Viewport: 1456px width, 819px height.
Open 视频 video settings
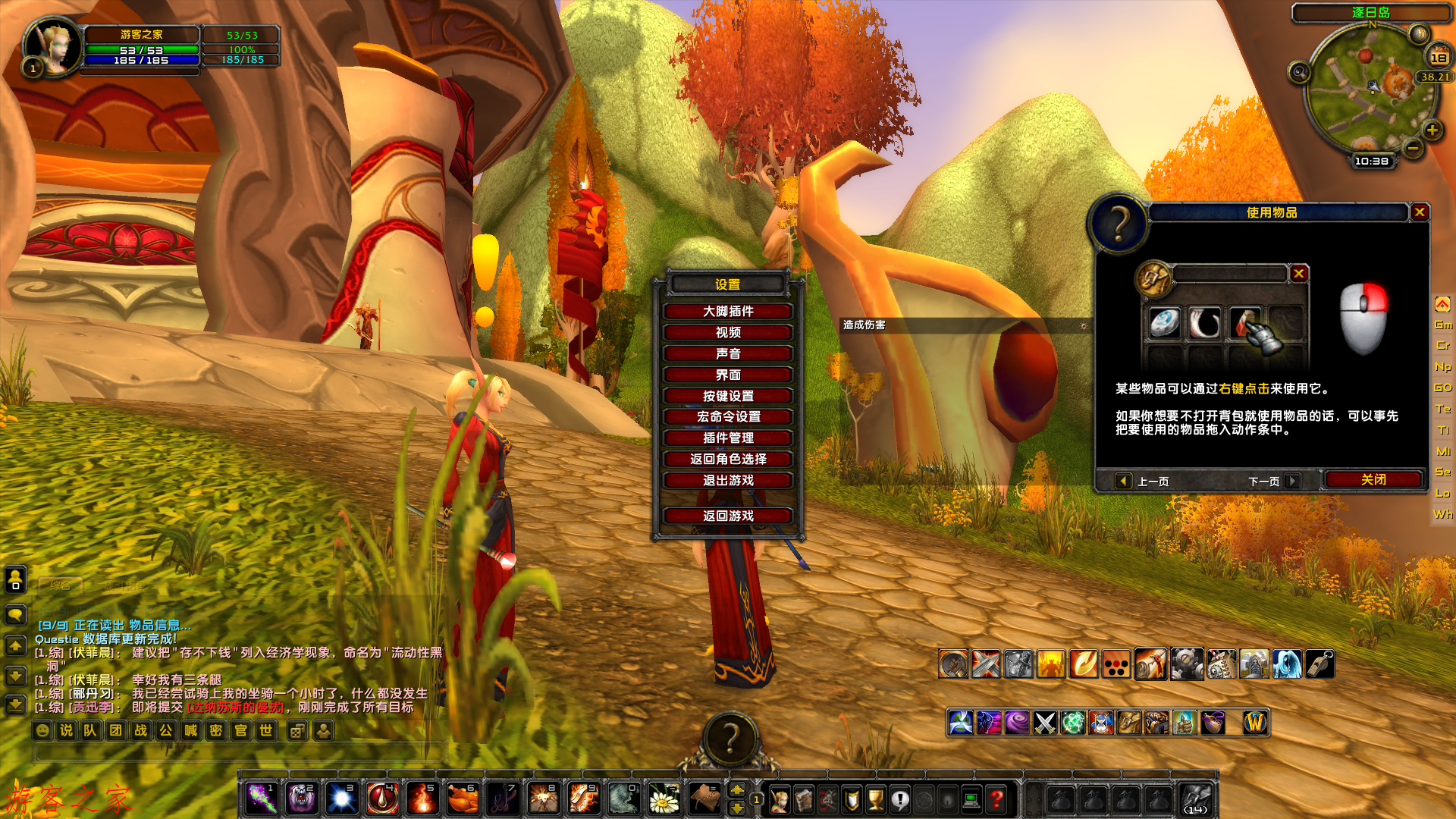tap(728, 333)
